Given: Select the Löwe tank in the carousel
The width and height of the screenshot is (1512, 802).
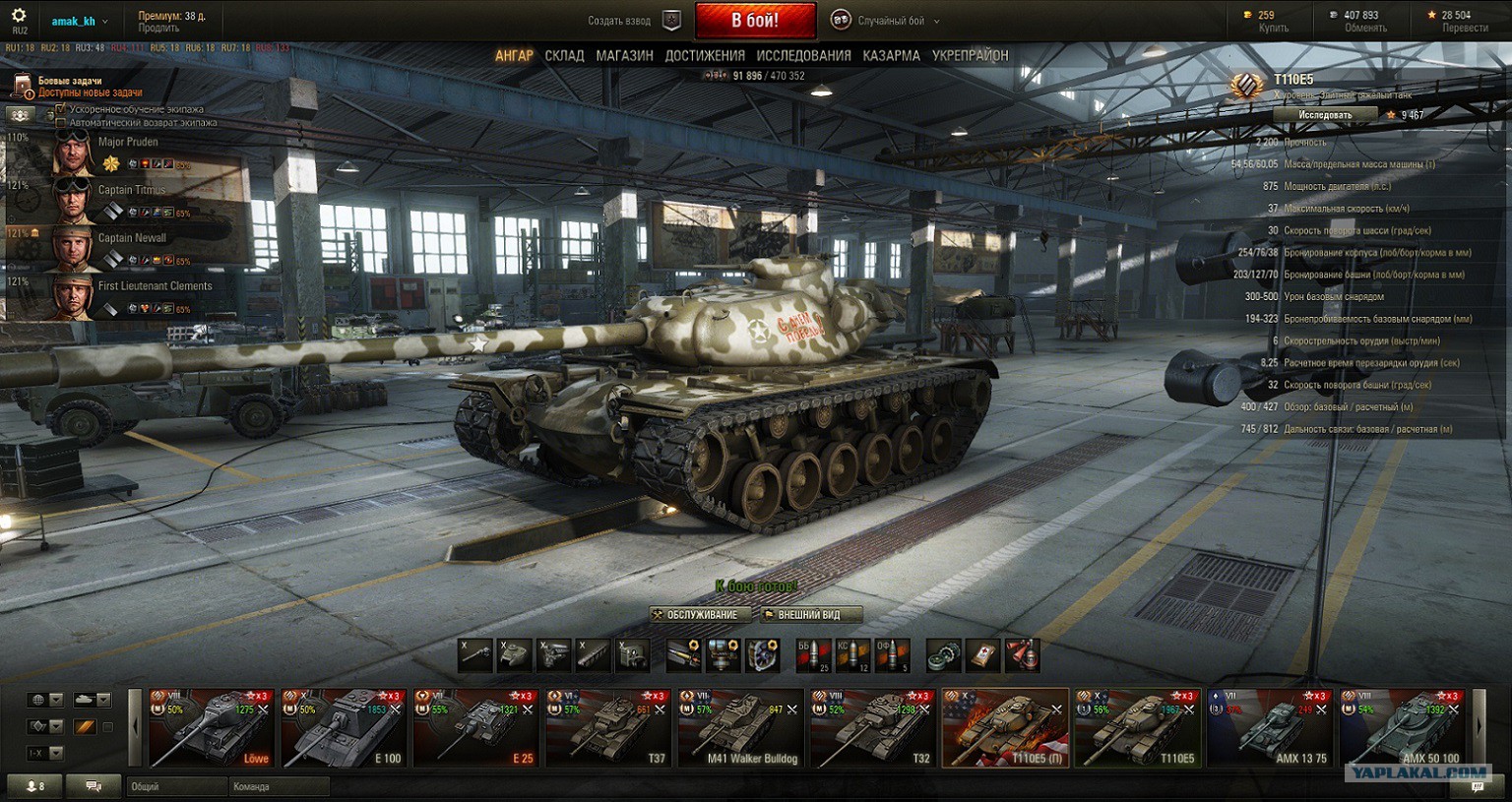Looking at the screenshot, I should coord(212,727).
